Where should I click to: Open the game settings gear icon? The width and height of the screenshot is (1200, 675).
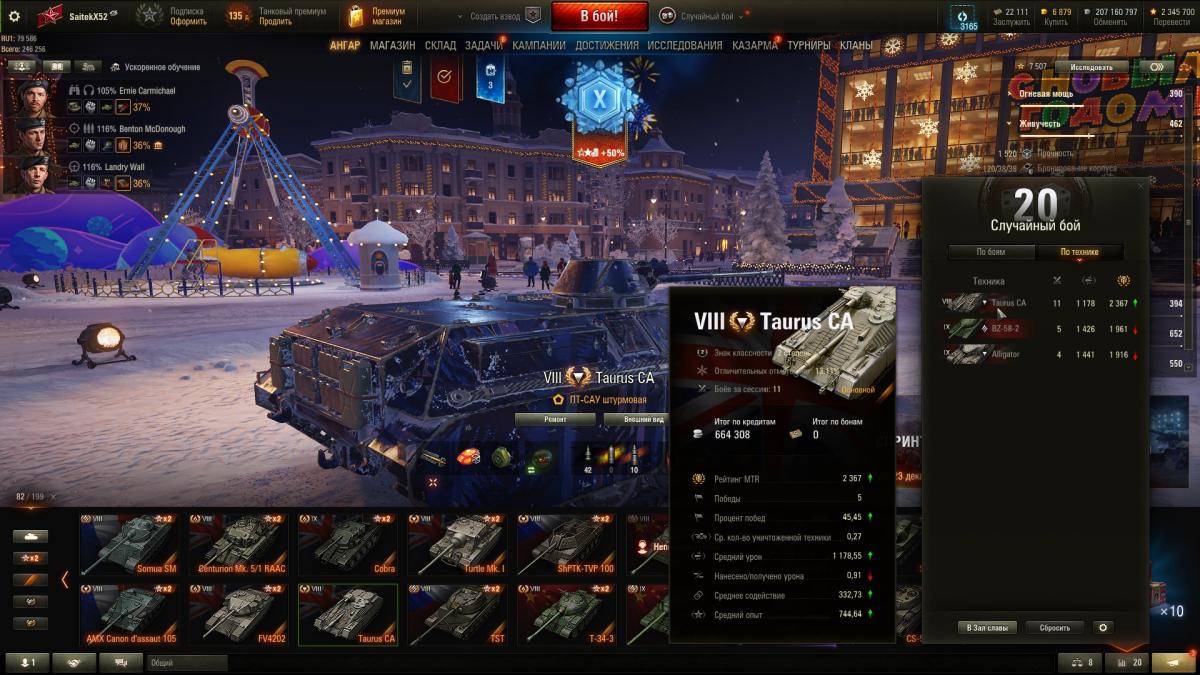[x=14, y=16]
